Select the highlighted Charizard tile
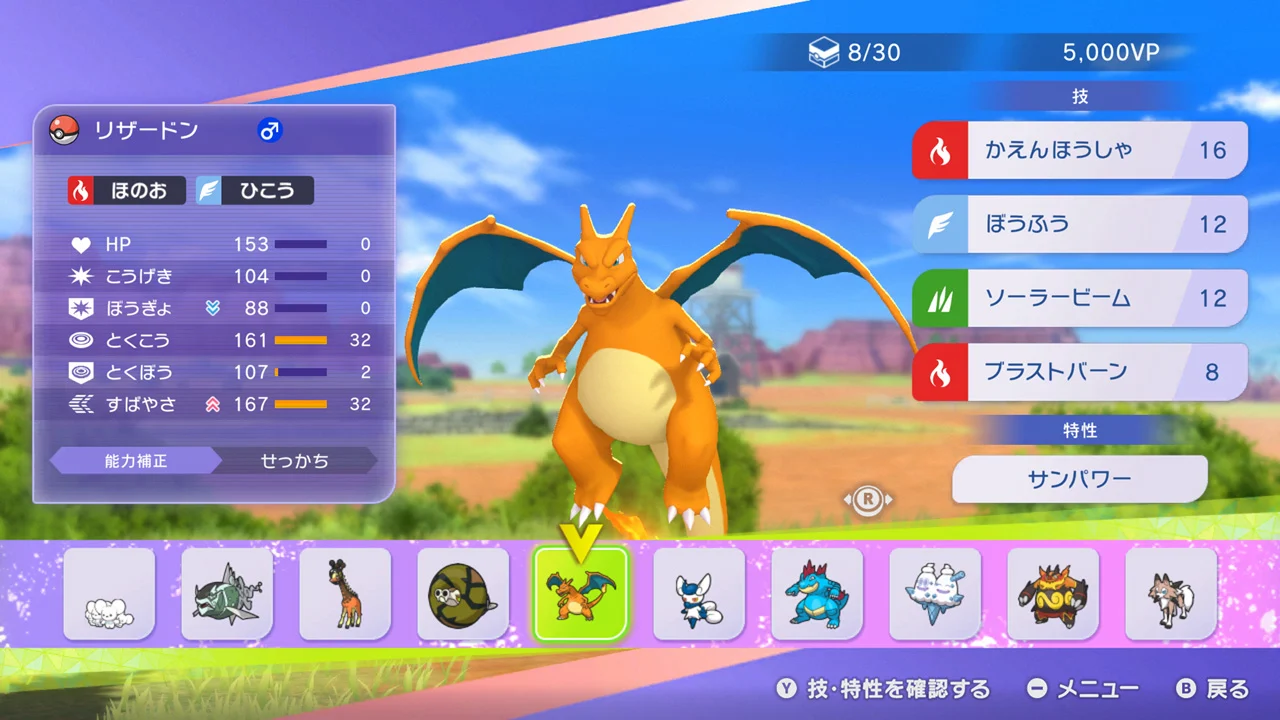The width and height of the screenshot is (1280, 720). click(x=580, y=594)
